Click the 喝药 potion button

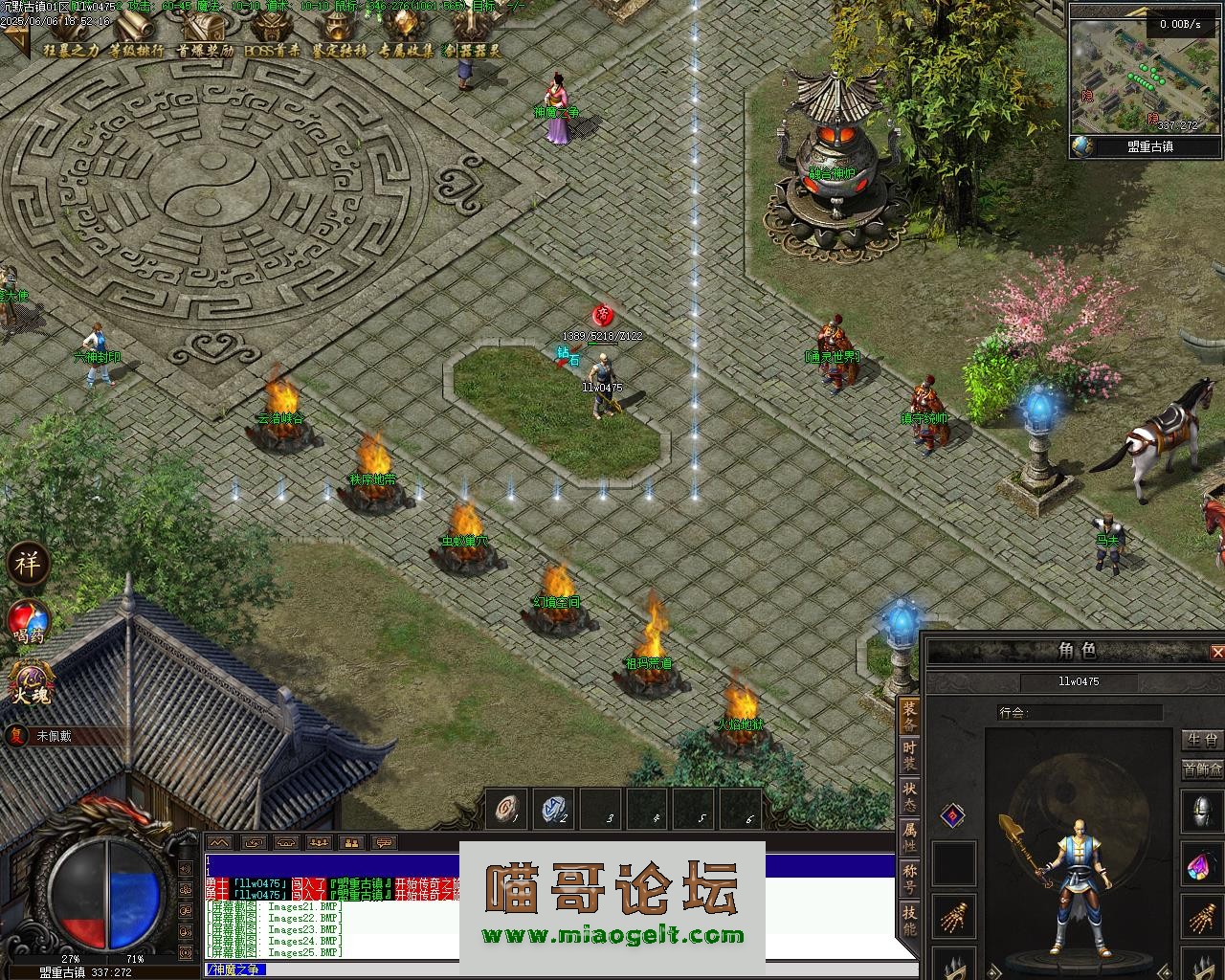(x=29, y=623)
